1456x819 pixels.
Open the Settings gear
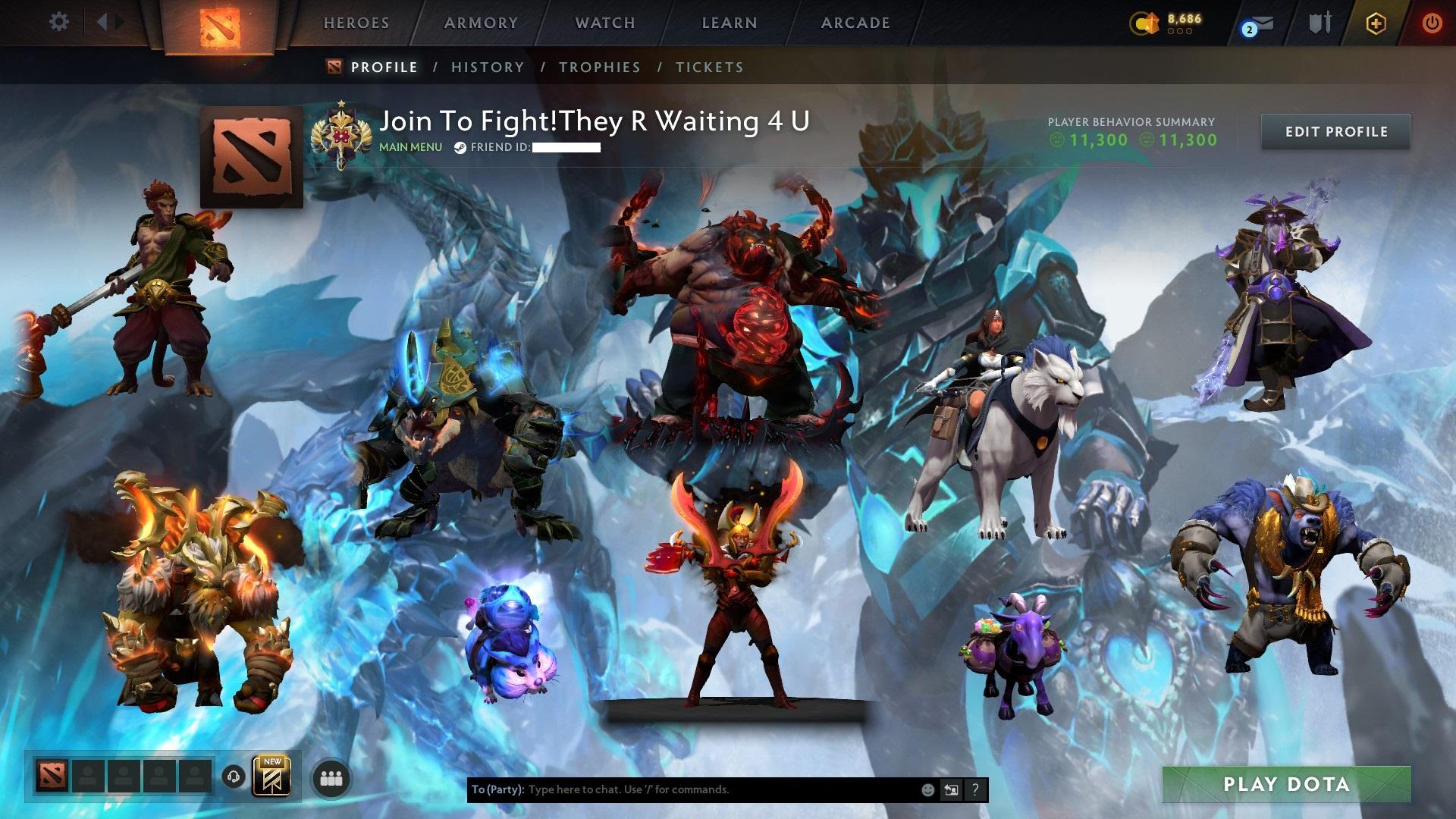pyautogui.click(x=58, y=22)
